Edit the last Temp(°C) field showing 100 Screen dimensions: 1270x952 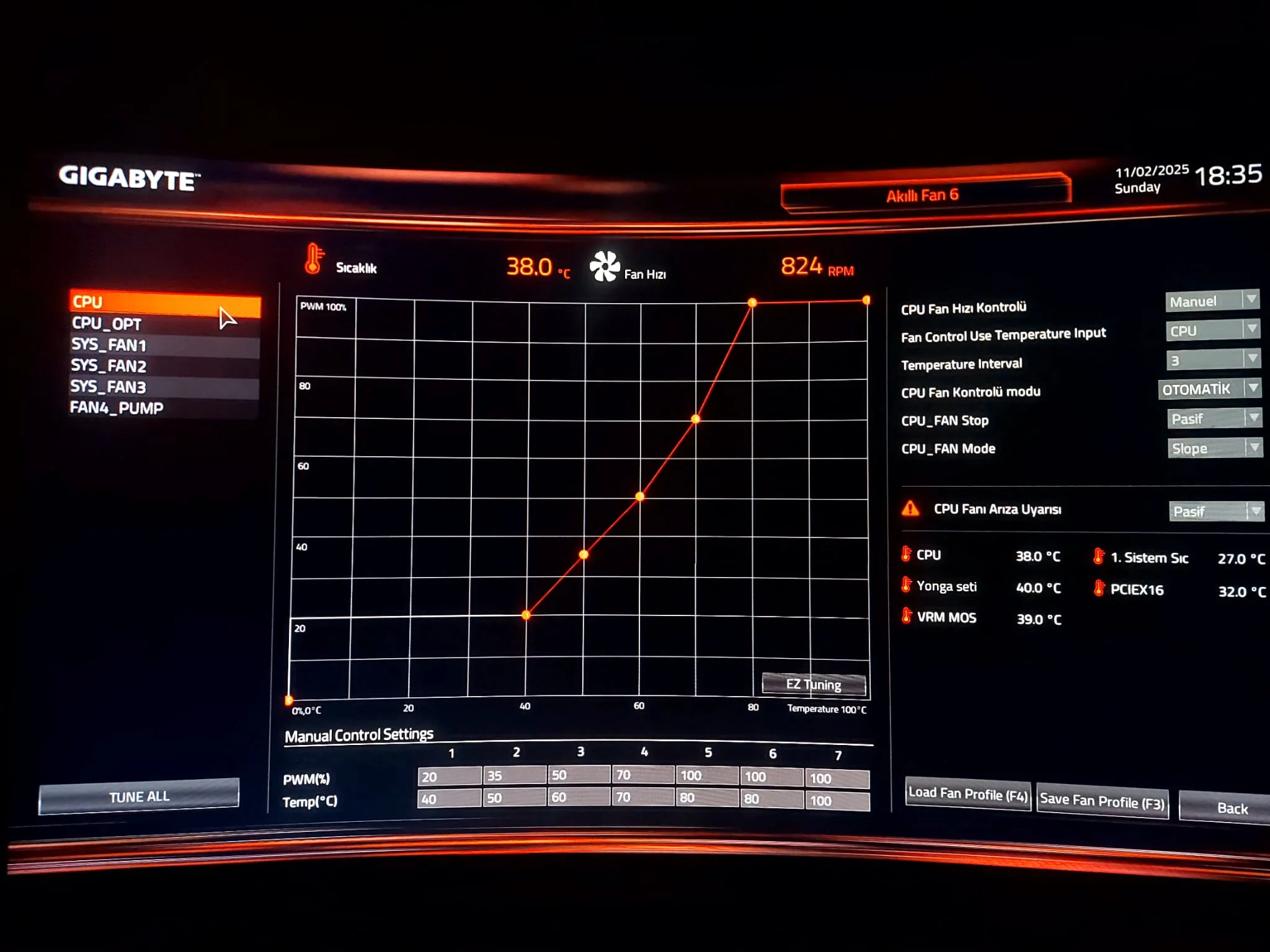click(x=837, y=801)
